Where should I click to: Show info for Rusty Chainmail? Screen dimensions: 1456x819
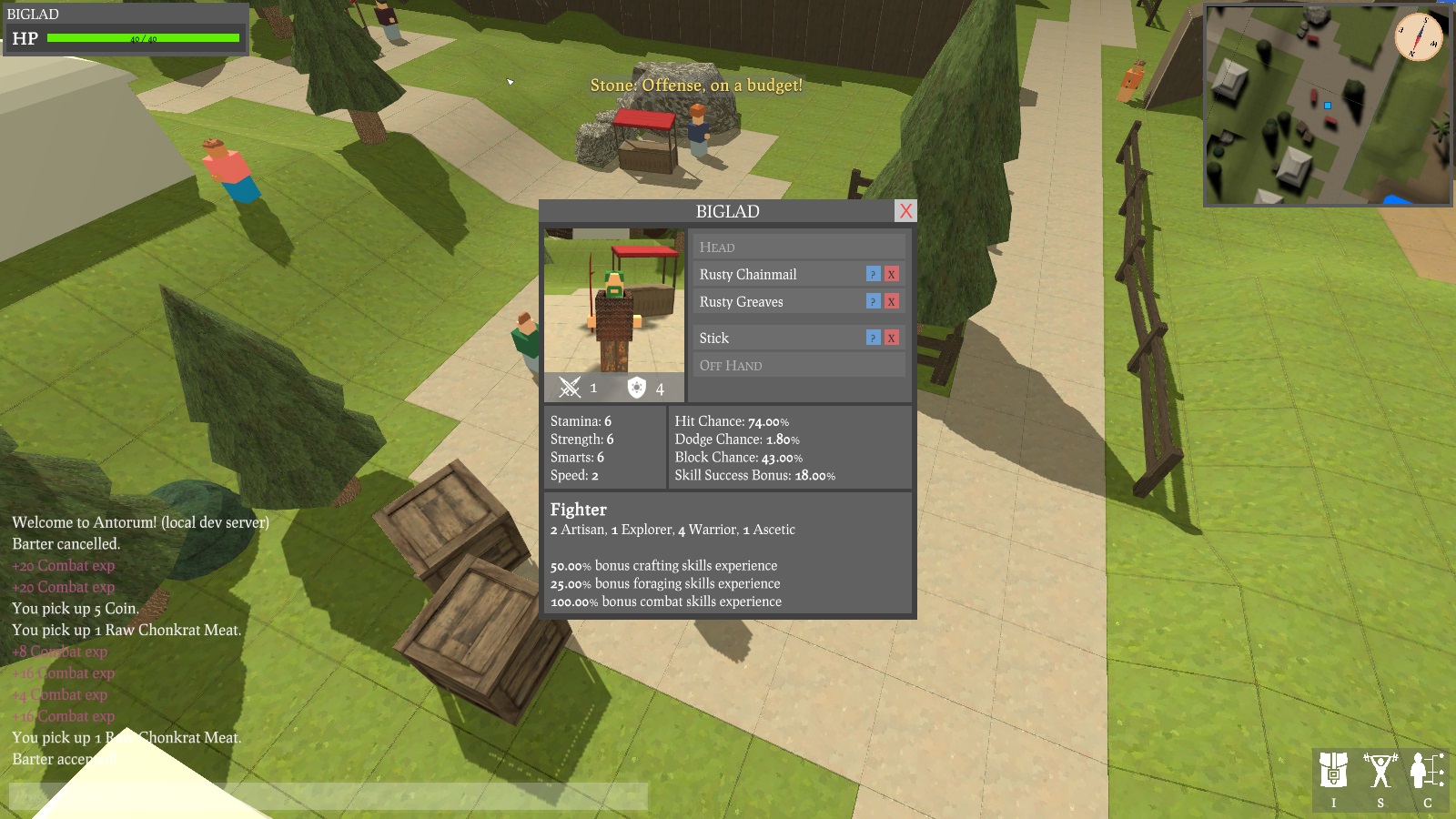click(x=873, y=274)
